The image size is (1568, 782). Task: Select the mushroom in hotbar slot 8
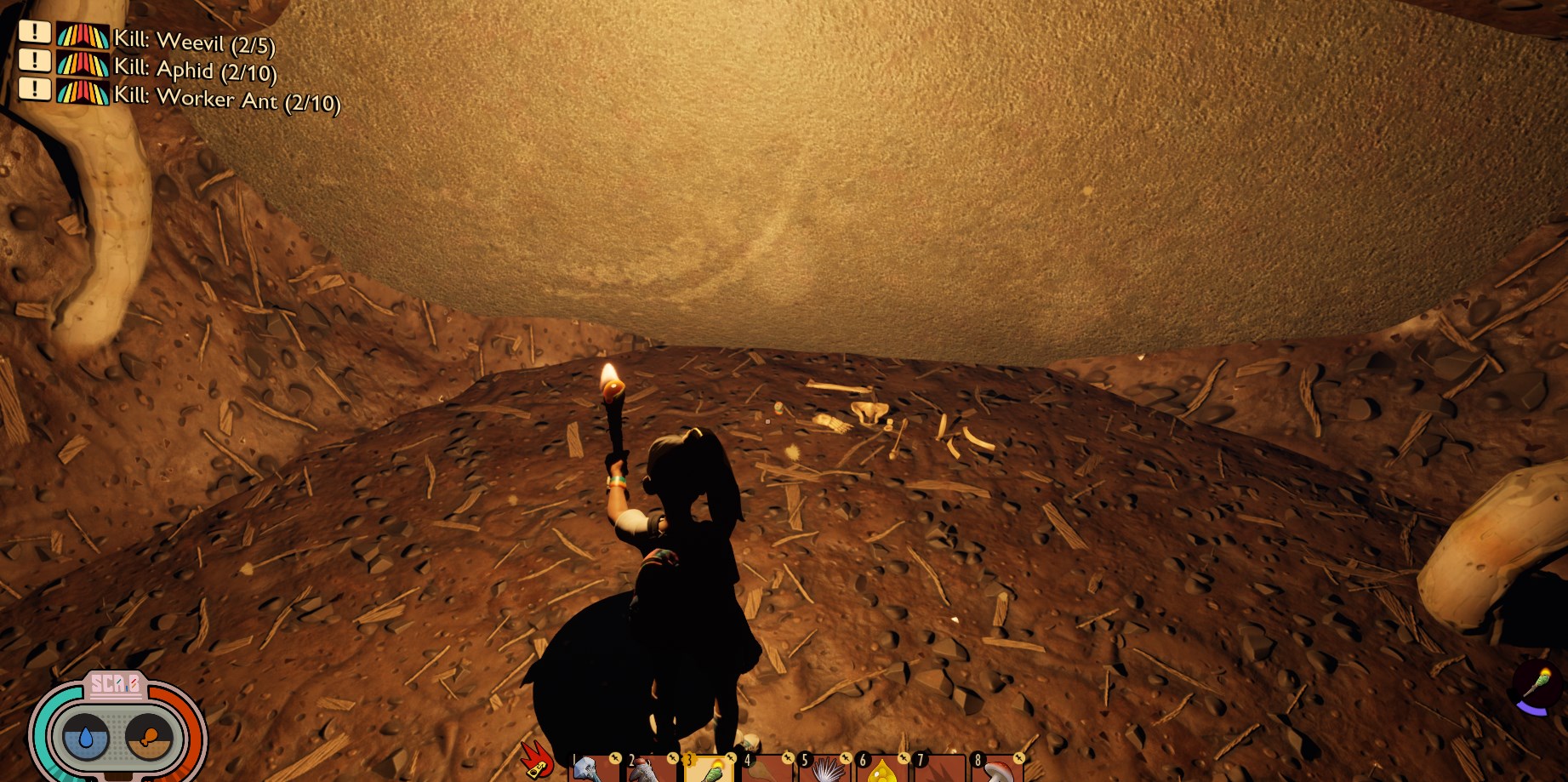click(x=997, y=768)
